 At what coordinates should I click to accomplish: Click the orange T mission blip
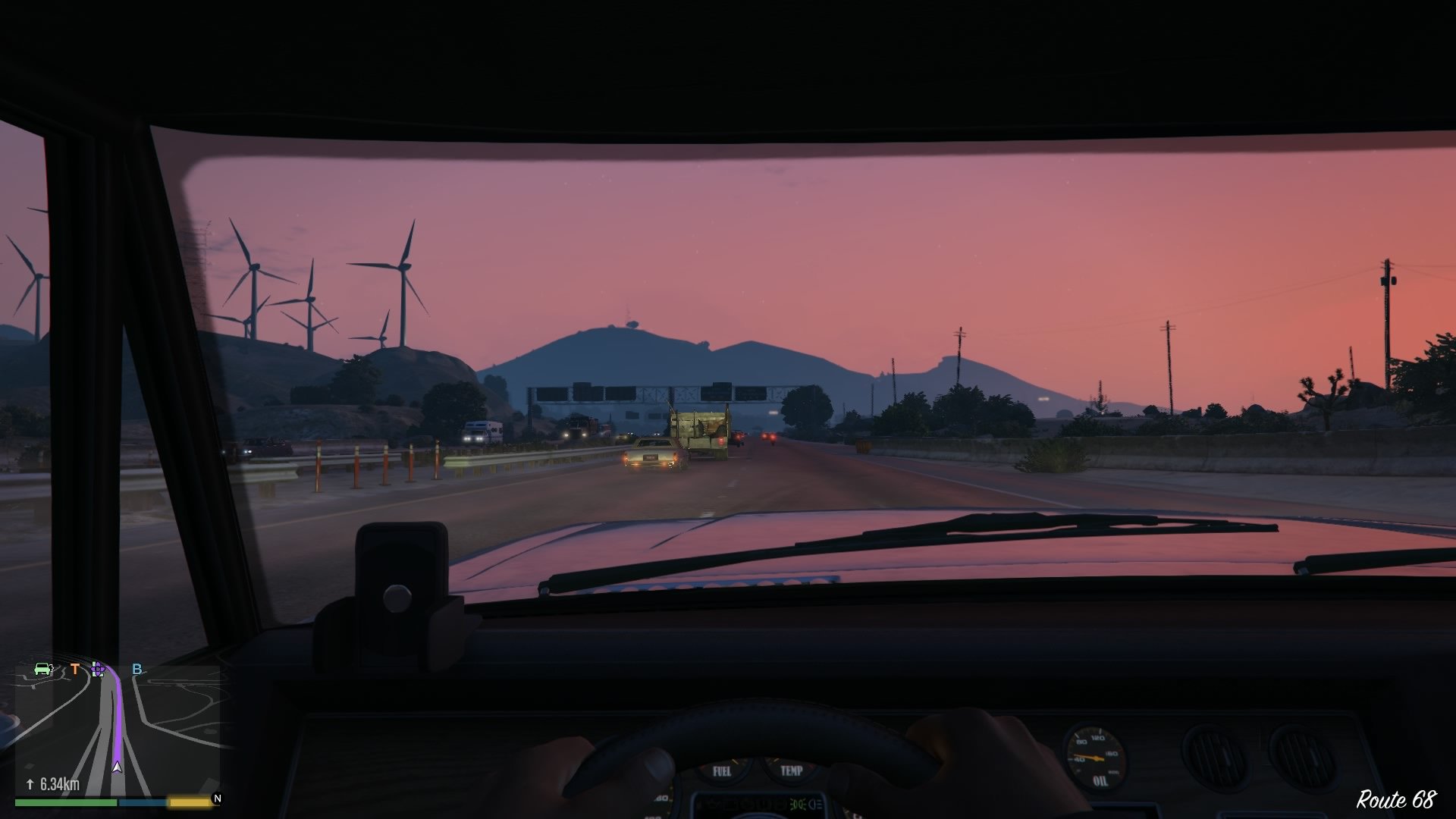[x=75, y=669]
